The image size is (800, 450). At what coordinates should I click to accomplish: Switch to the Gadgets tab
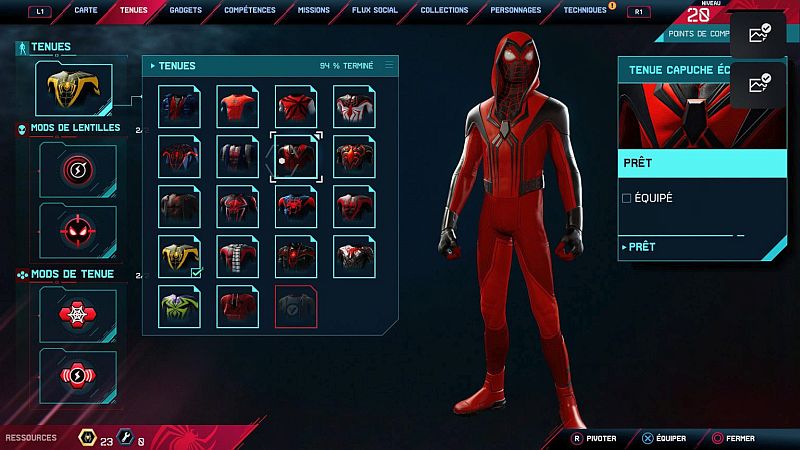[186, 10]
